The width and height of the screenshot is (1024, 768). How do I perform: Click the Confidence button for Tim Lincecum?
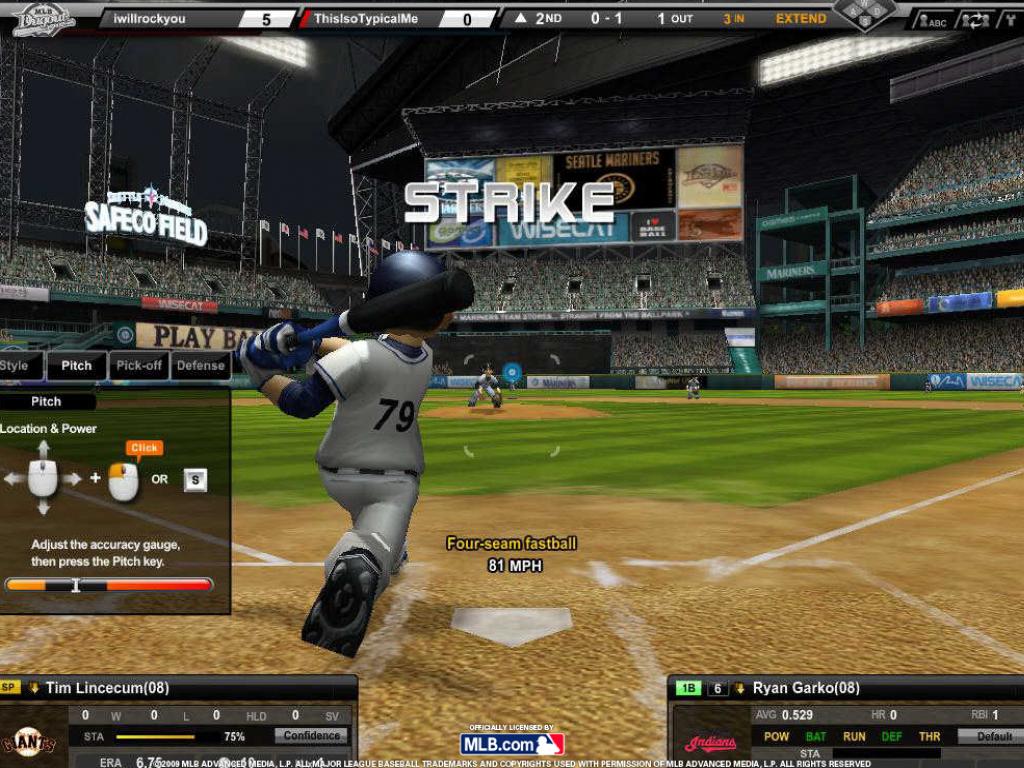pyautogui.click(x=312, y=736)
